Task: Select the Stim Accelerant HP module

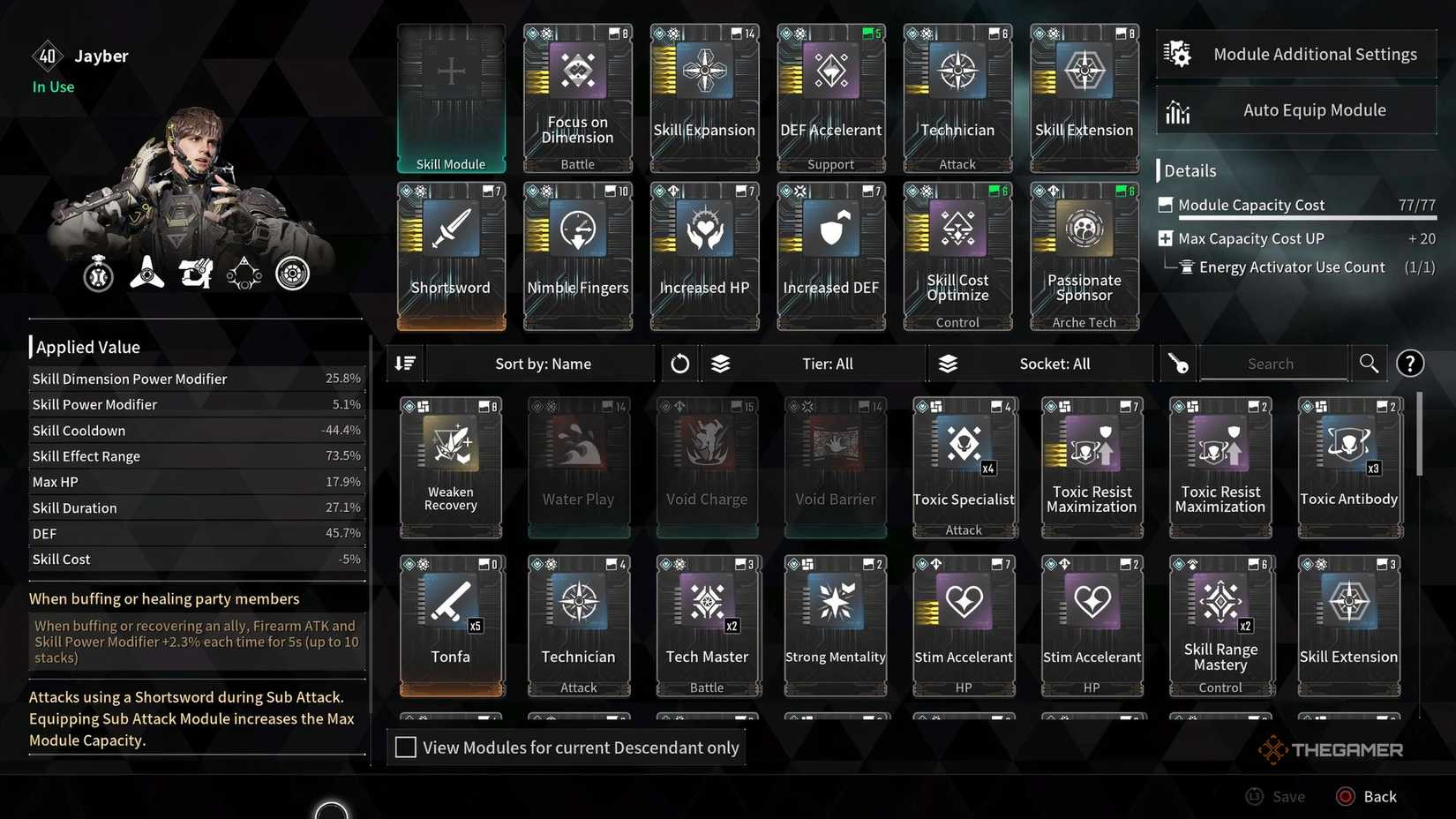Action: (x=963, y=622)
